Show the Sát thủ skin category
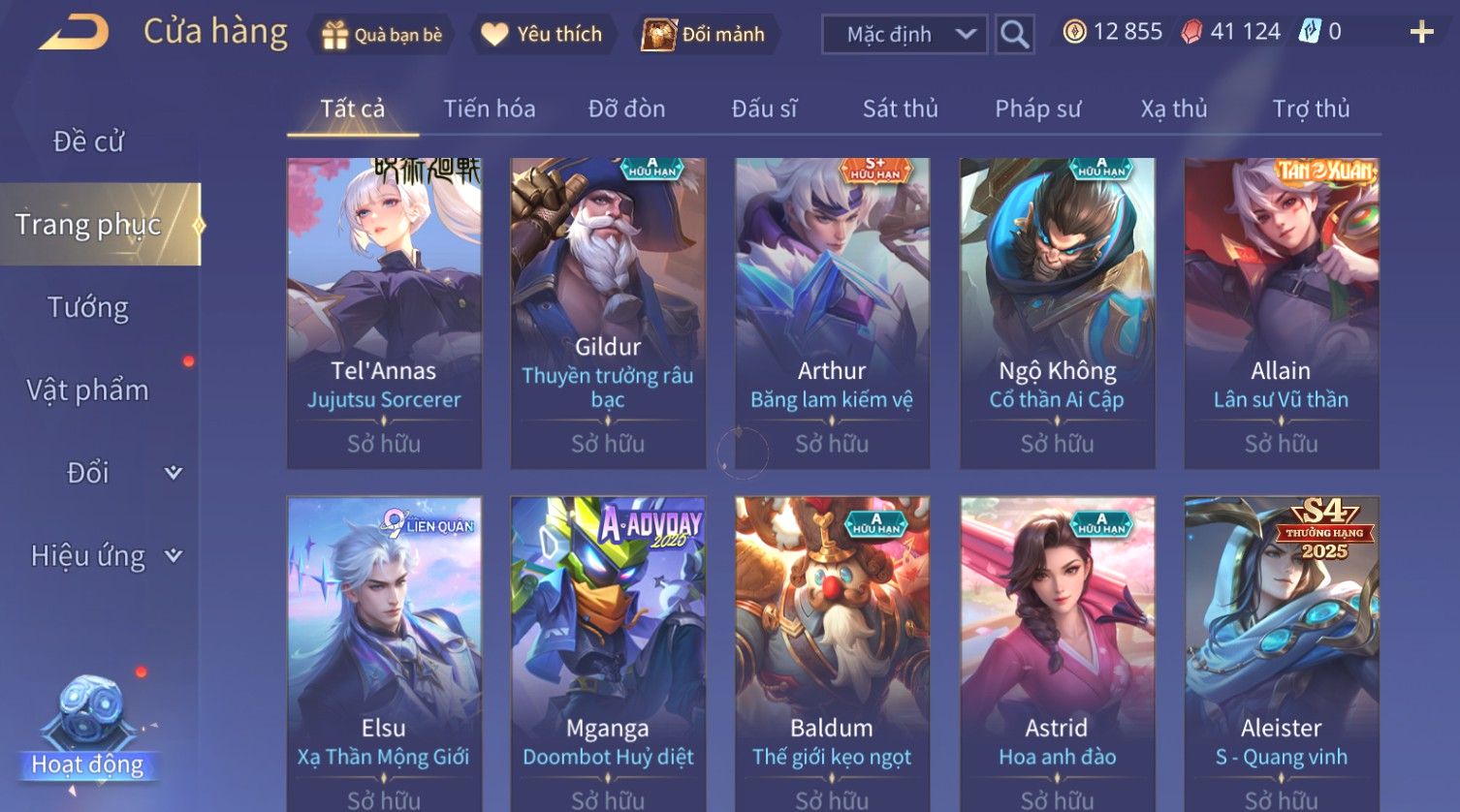The image size is (1460, 812). click(900, 109)
